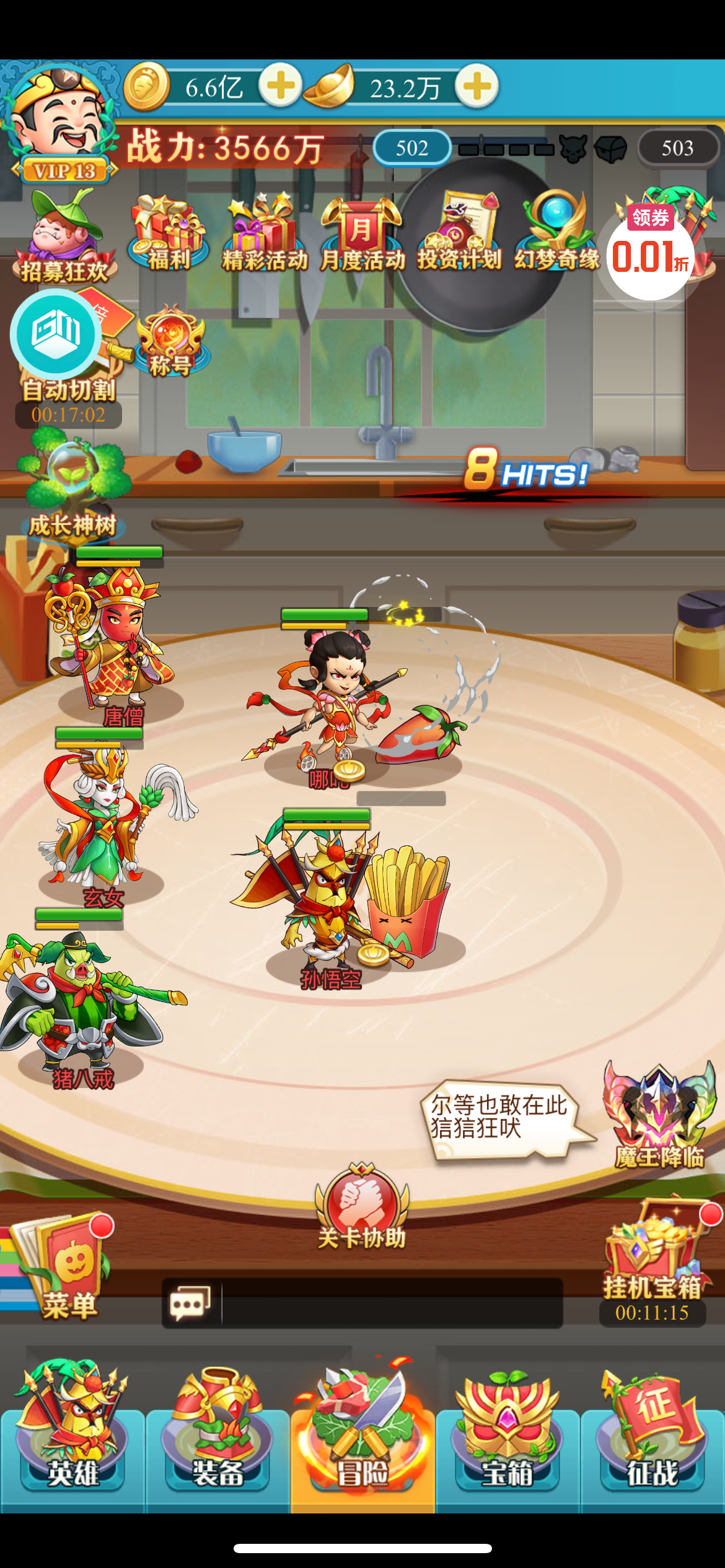Open the 菜单 menu book

pyautogui.click(x=62, y=1270)
